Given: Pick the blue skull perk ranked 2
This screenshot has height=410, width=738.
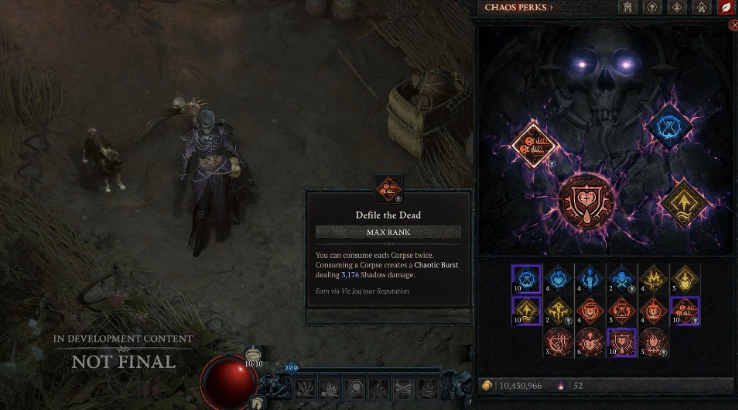Looking at the screenshot, I should click(623, 280).
